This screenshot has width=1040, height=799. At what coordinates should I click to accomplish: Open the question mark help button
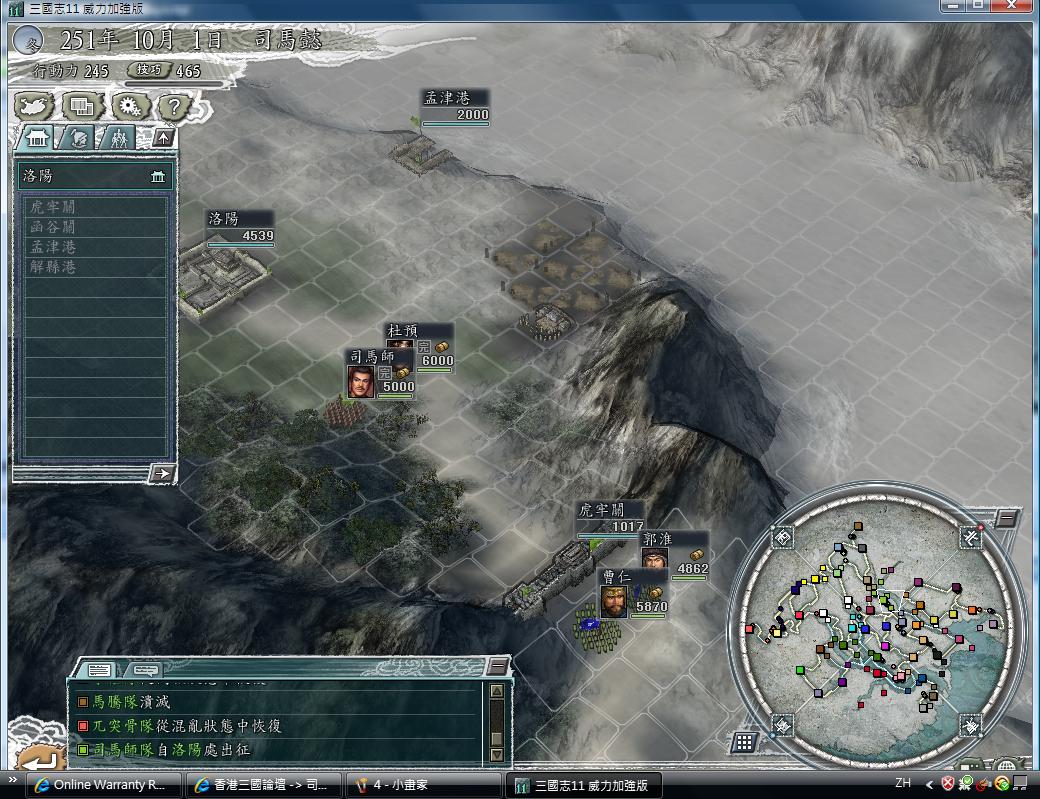tap(174, 105)
